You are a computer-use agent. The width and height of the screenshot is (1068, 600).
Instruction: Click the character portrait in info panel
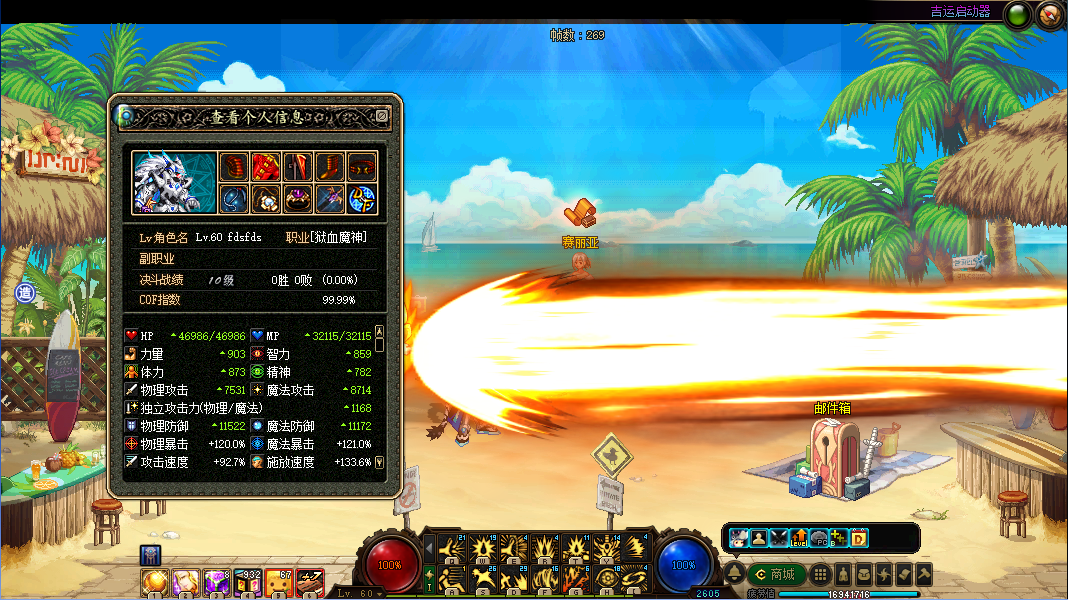pyautogui.click(x=174, y=182)
